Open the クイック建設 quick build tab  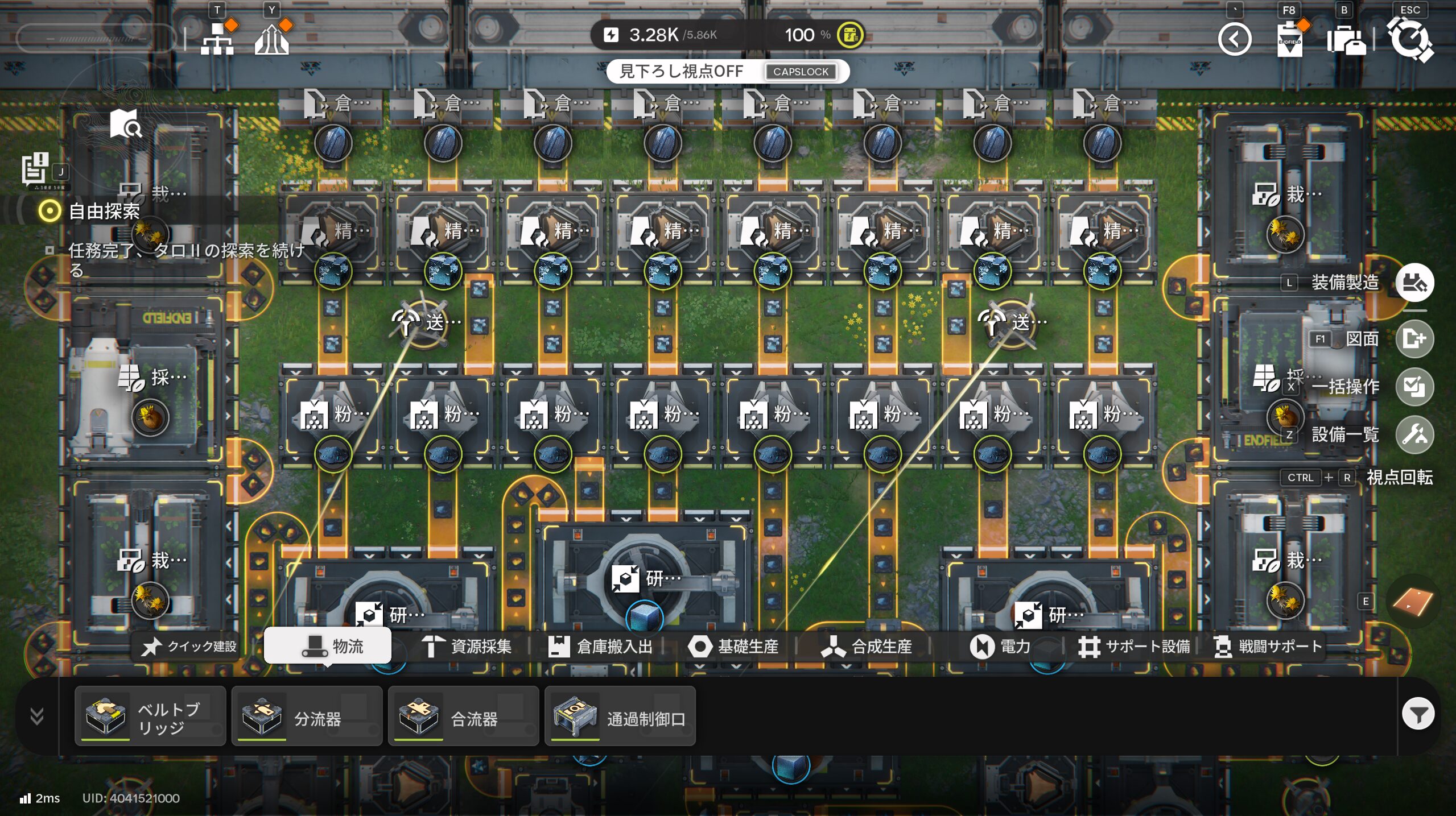tap(190, 647)
